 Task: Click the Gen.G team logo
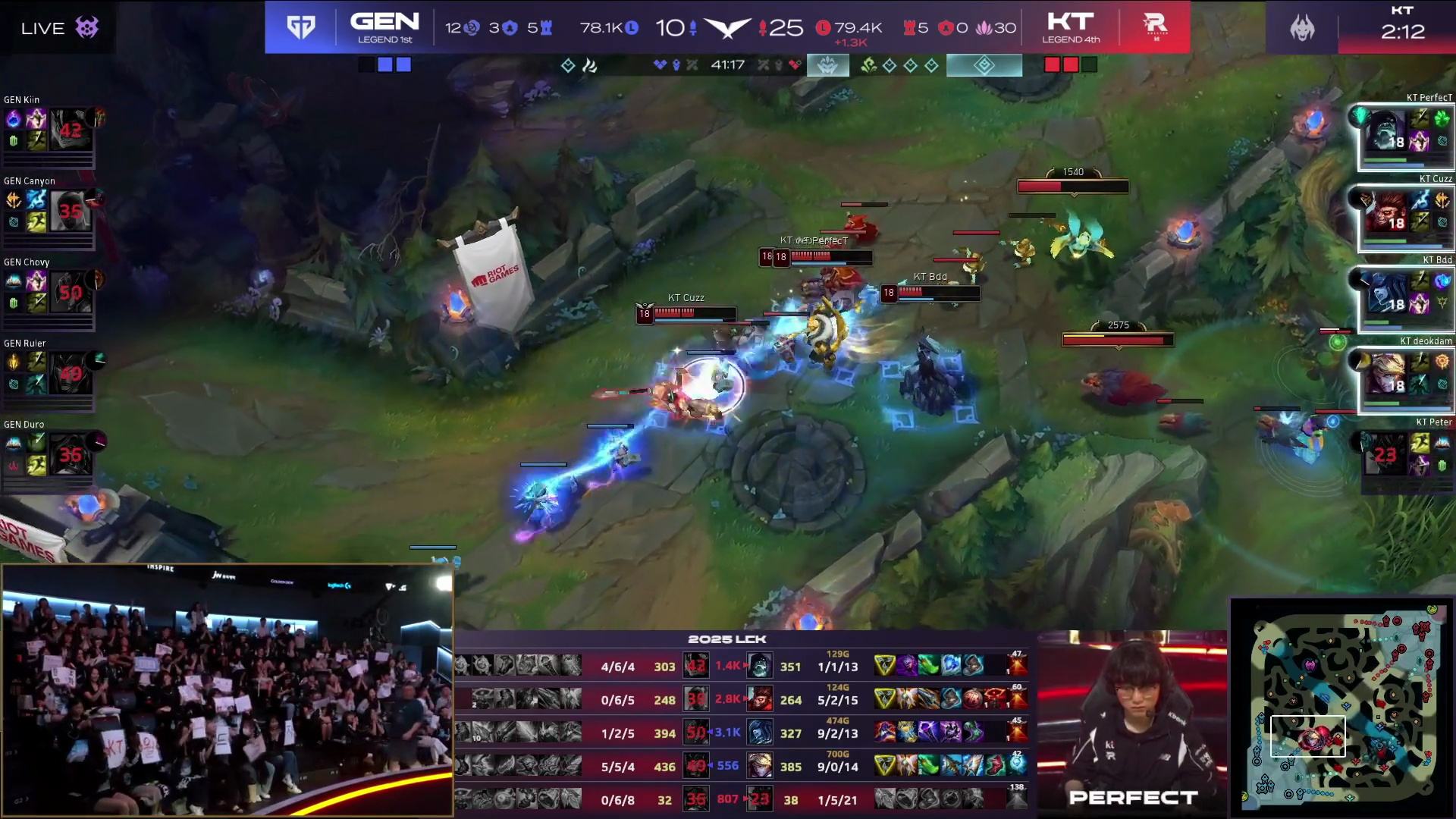pyautogui.click(x=301, y=28)
